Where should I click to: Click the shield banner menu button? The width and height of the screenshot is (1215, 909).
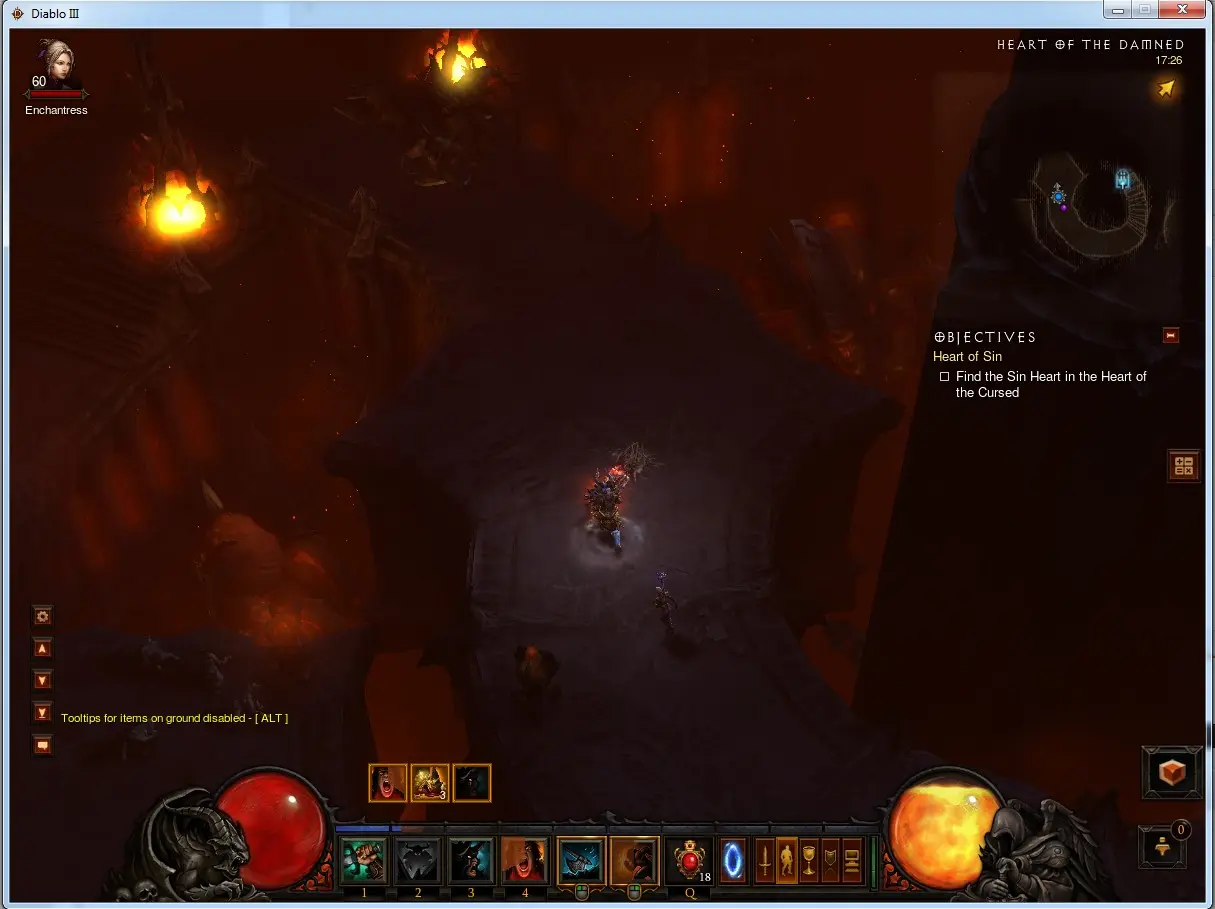point(830,860)
